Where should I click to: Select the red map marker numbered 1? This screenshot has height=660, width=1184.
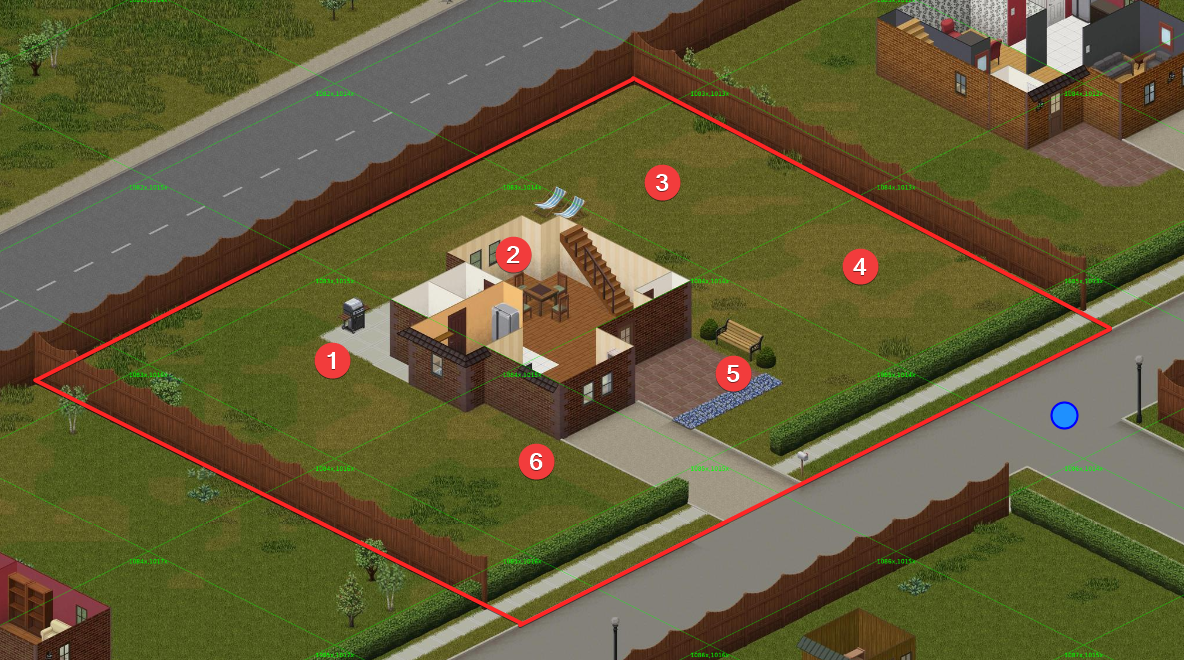332,361
